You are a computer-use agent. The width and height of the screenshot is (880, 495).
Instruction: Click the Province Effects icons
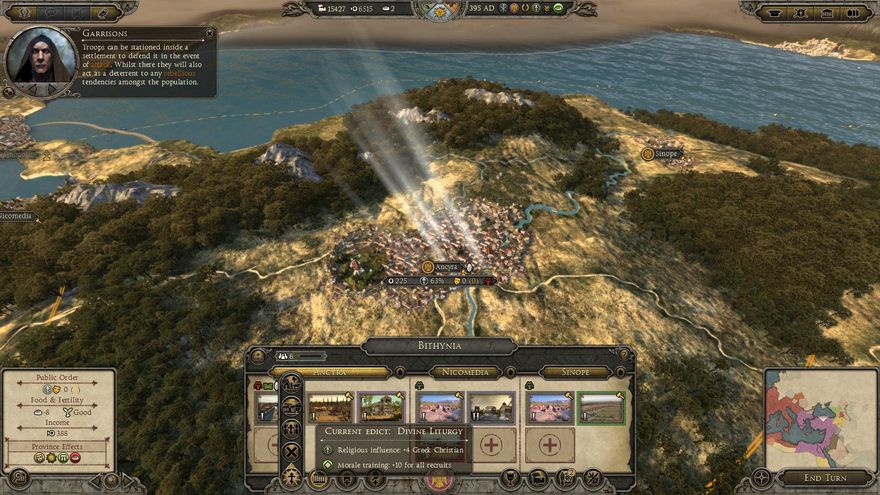(58, 457)
